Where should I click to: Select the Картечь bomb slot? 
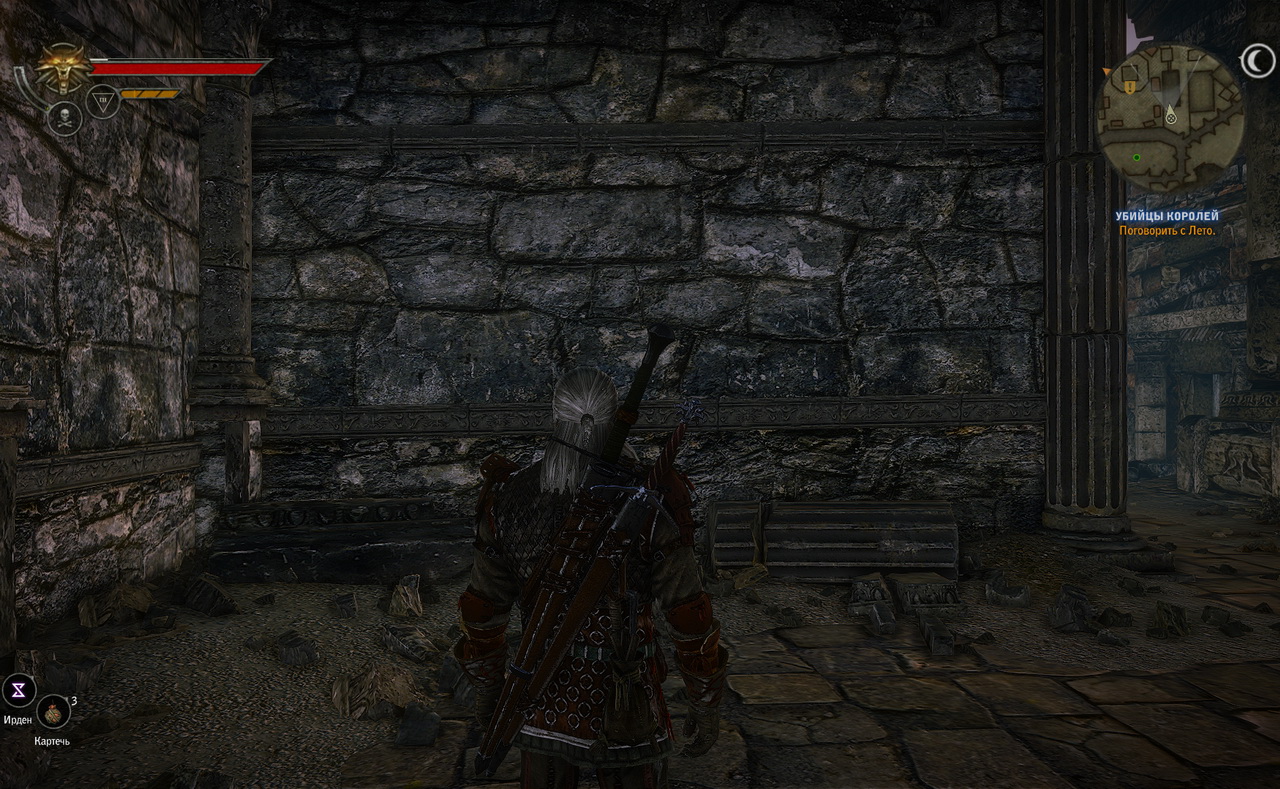53,713
